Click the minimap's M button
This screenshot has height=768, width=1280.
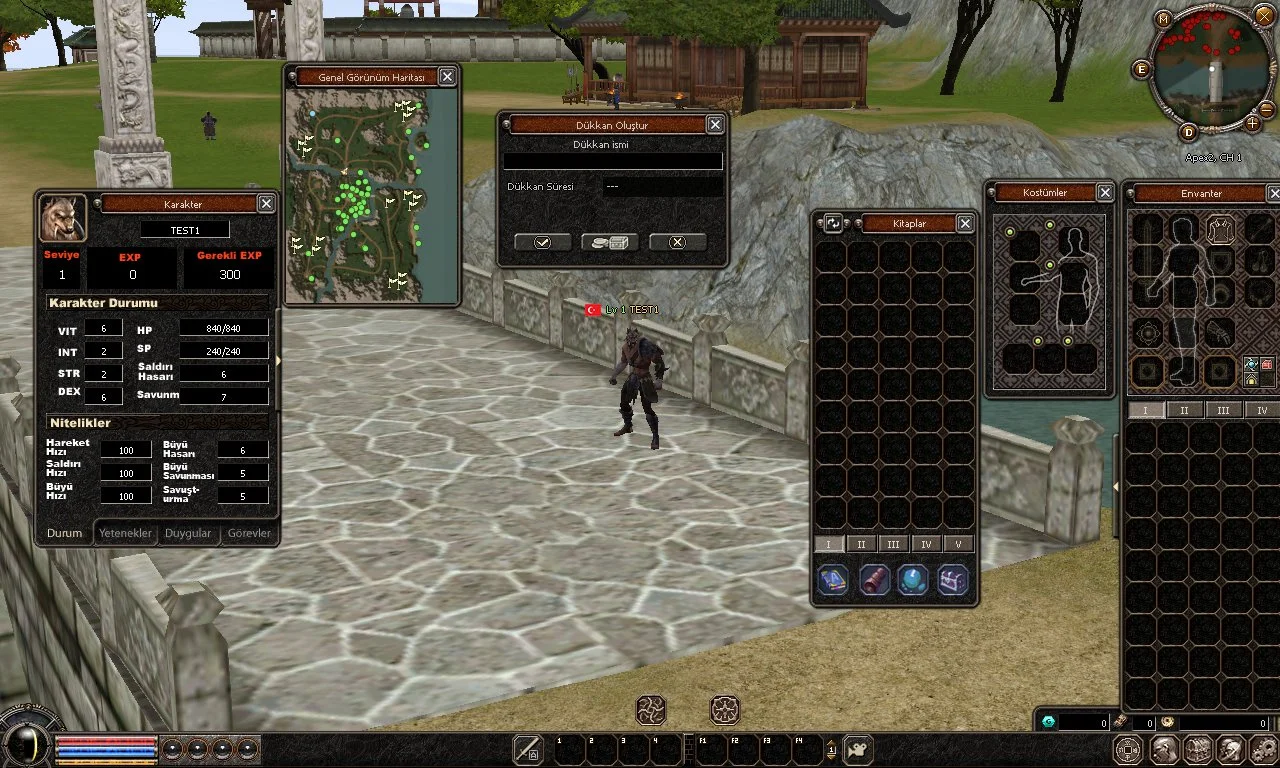[1163, 20]
